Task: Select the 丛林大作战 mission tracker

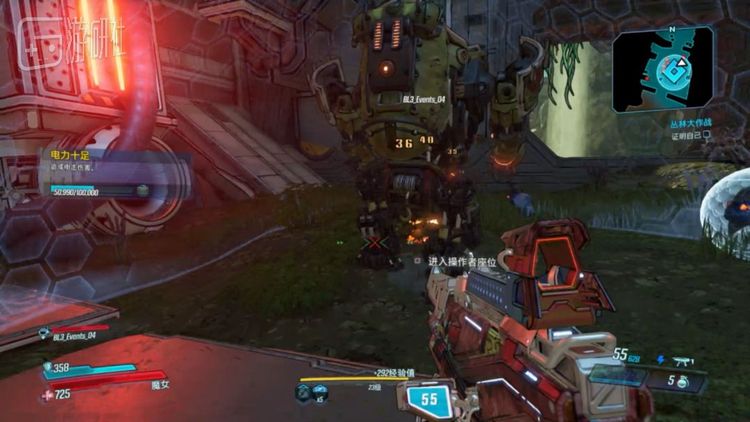Action: tap(691, 123)
